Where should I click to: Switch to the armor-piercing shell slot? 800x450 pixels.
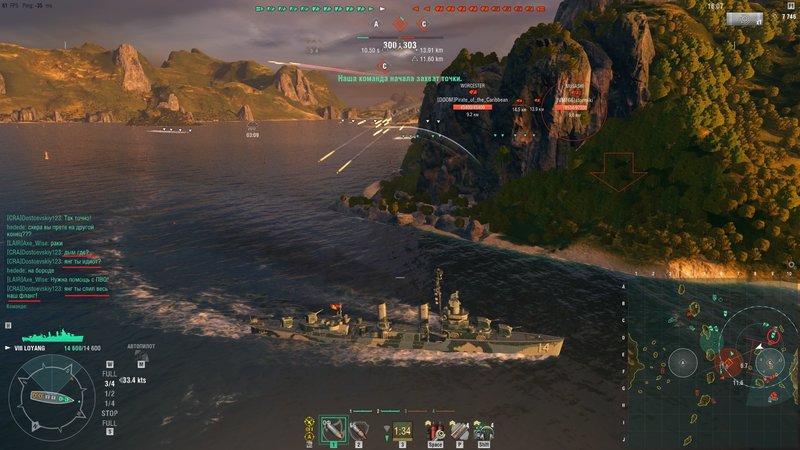[x=357, y=429]
